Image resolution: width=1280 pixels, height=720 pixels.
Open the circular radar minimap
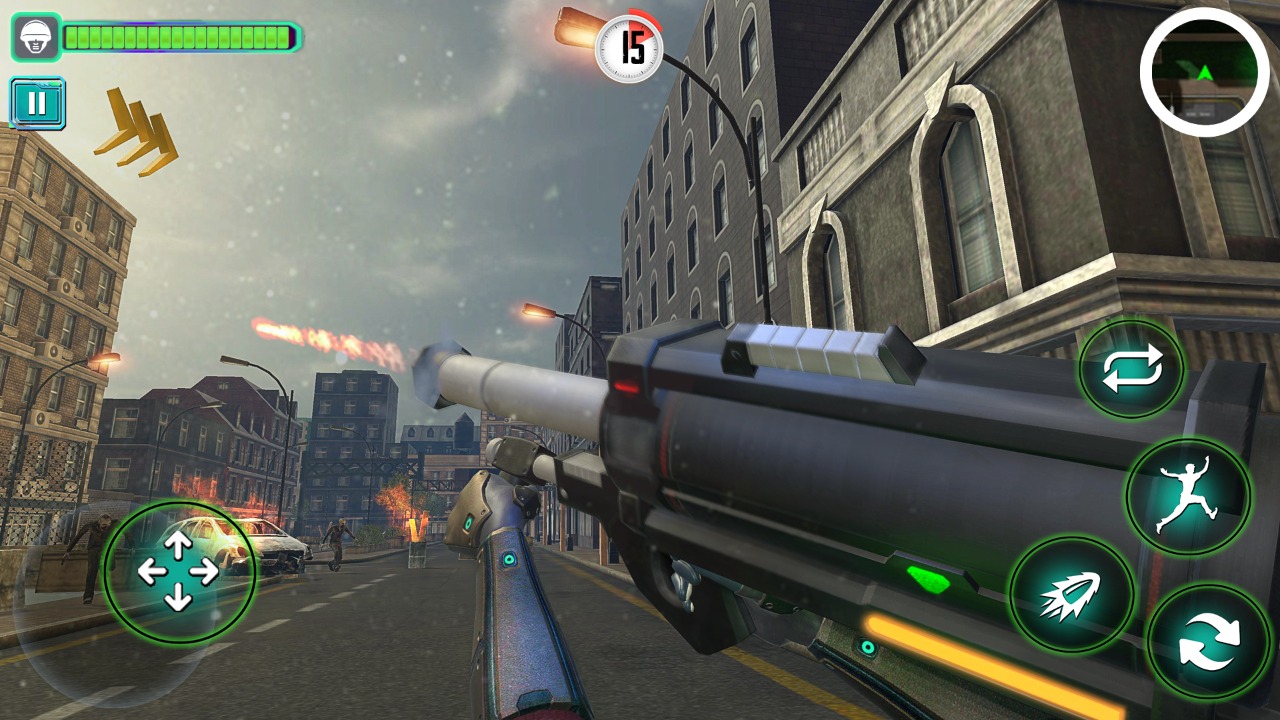[1205, 72]
